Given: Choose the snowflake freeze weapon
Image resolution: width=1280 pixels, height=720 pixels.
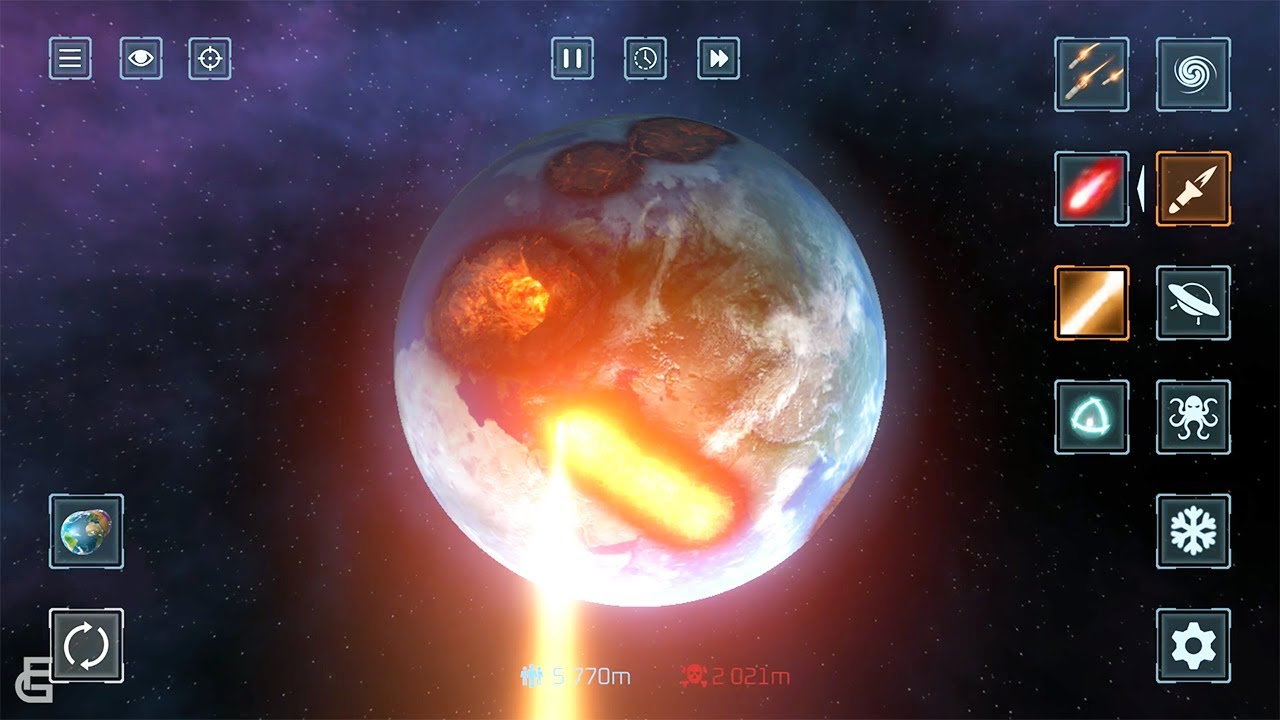Looking at the screenshot, I should [1193, 531].
